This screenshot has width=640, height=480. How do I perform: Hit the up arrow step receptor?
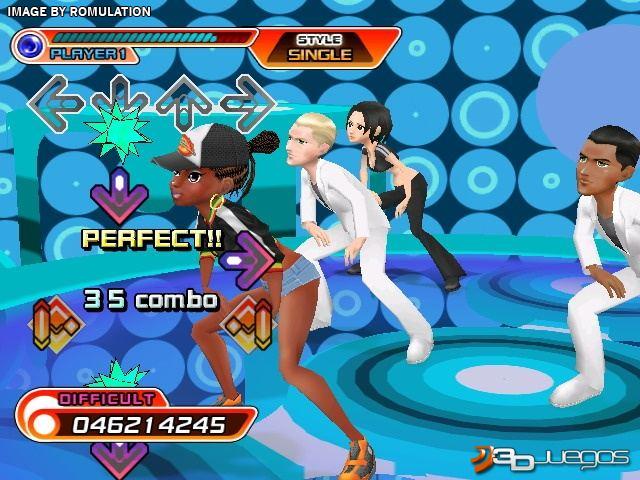[185, 101]
